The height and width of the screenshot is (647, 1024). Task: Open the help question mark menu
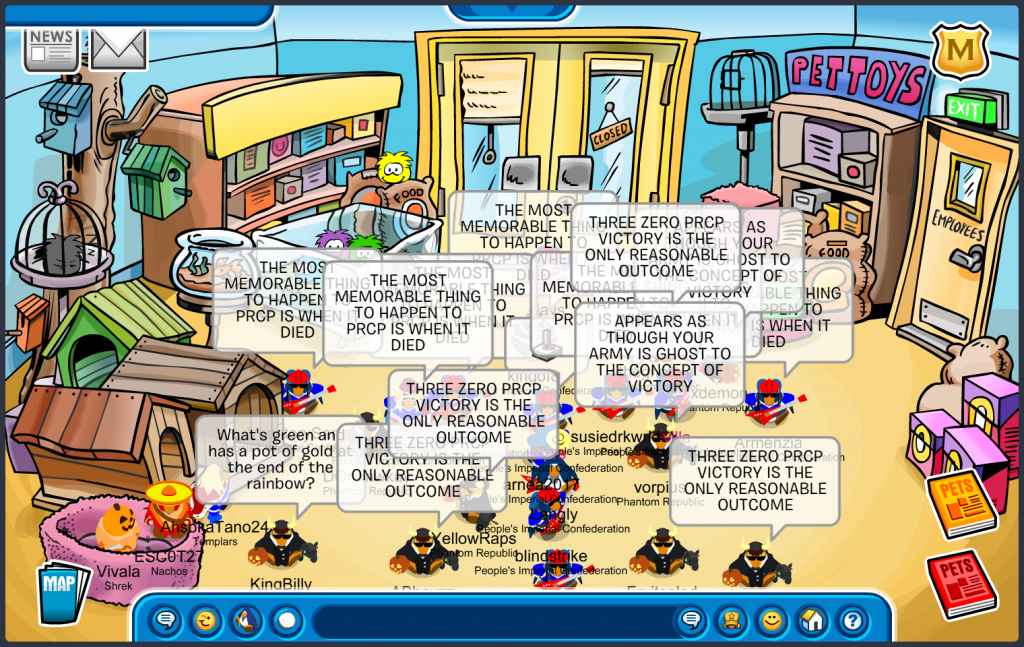852,621
